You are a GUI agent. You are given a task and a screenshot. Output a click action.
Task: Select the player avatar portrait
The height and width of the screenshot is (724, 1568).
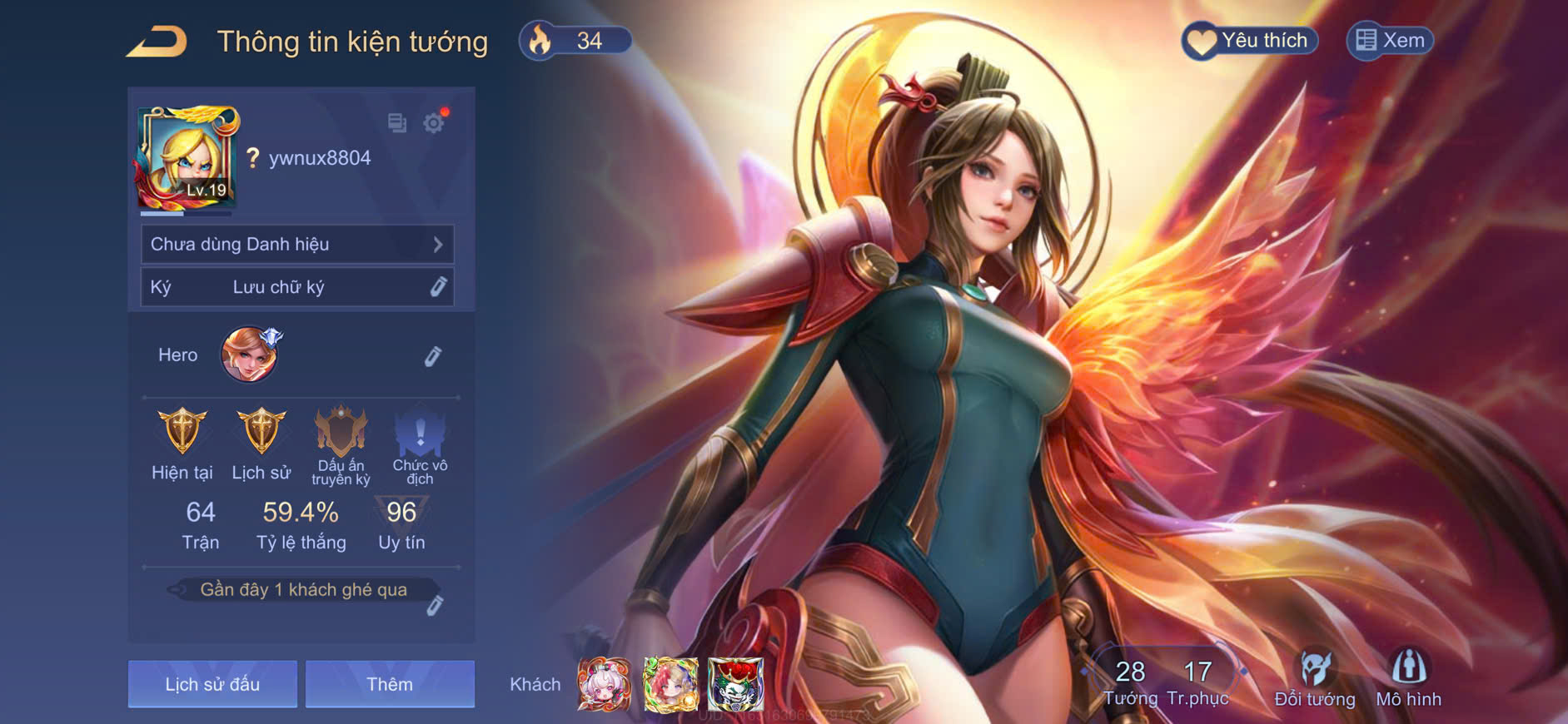(x=188, y=158)
